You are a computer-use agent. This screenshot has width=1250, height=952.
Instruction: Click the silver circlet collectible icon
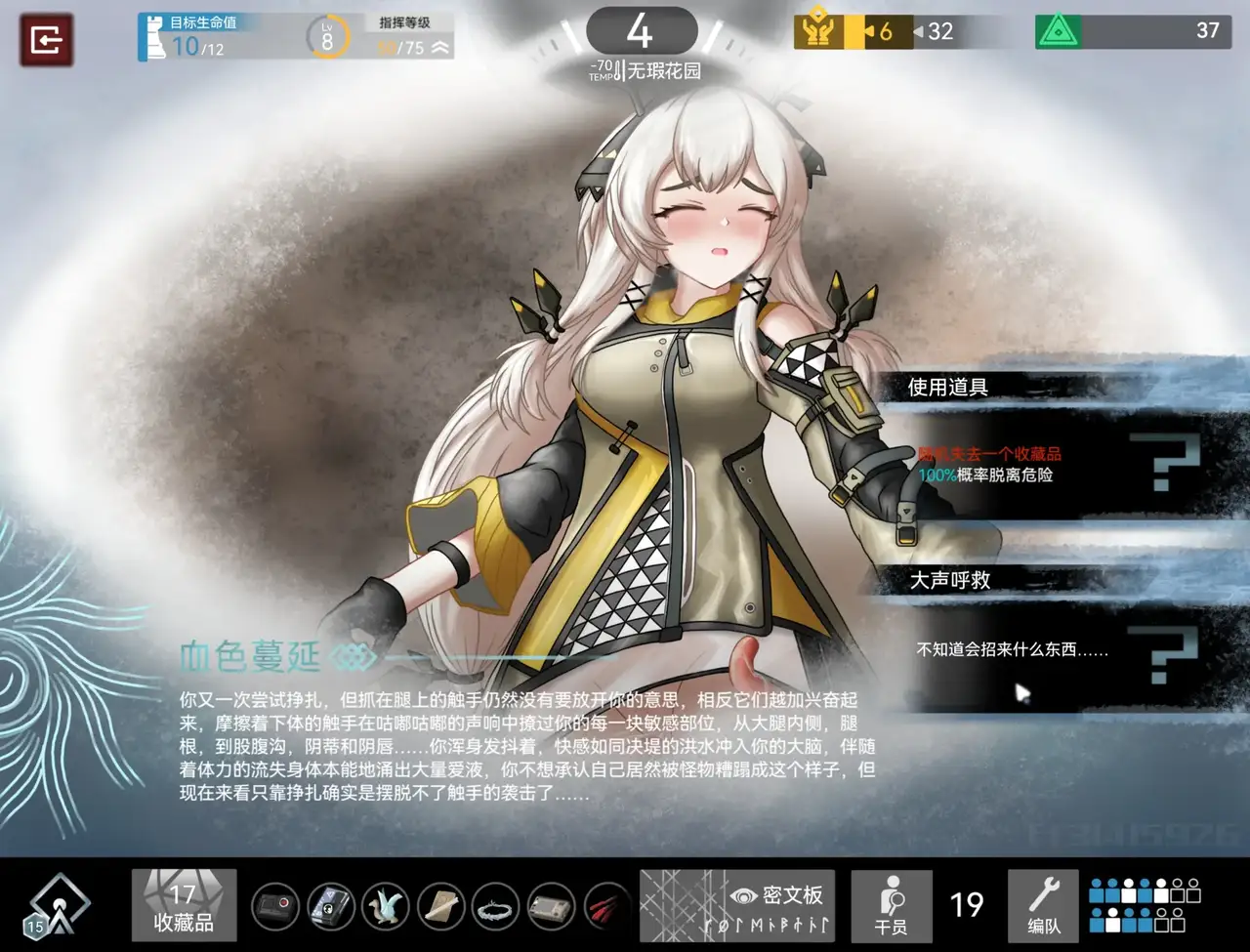point(497,907)
